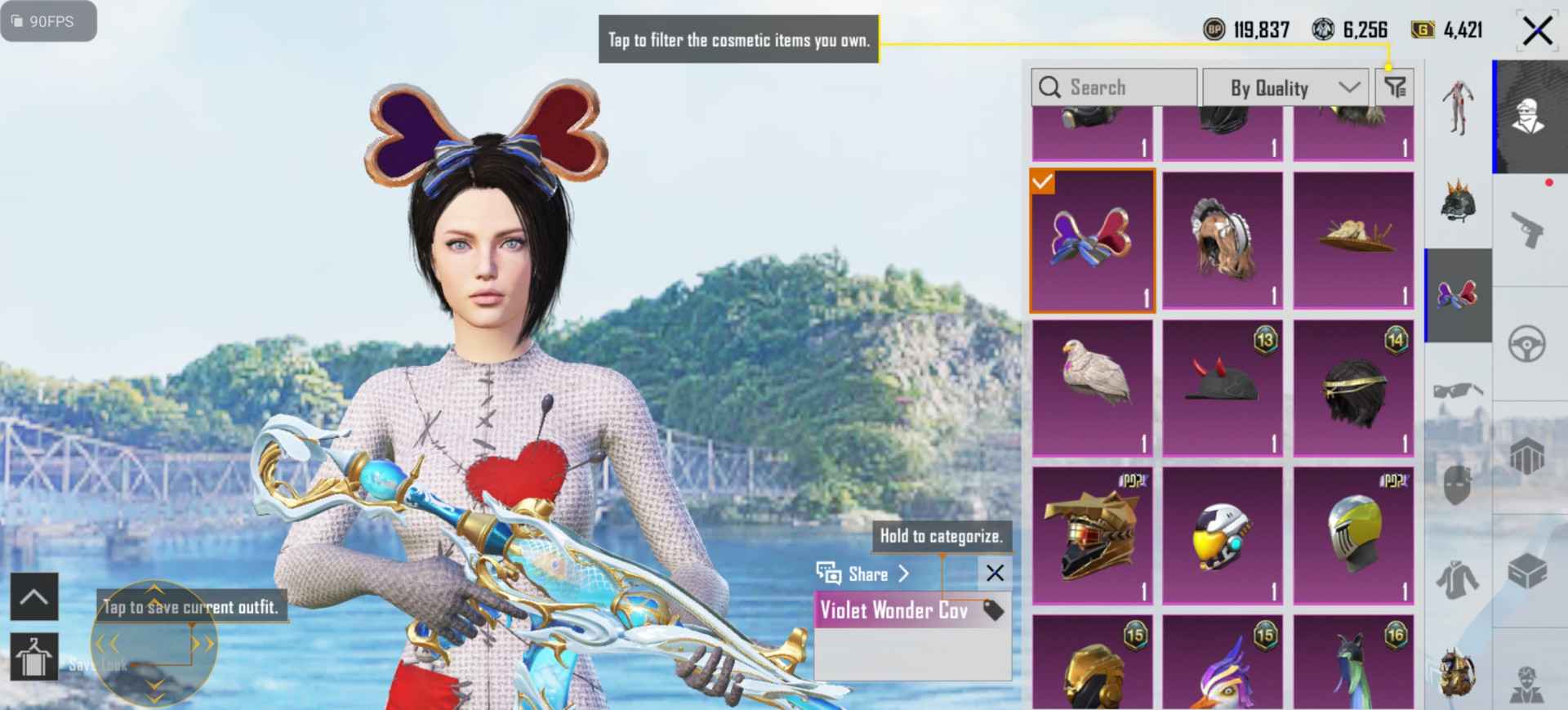Save current outfit with the hanger icon

[33, 656]
